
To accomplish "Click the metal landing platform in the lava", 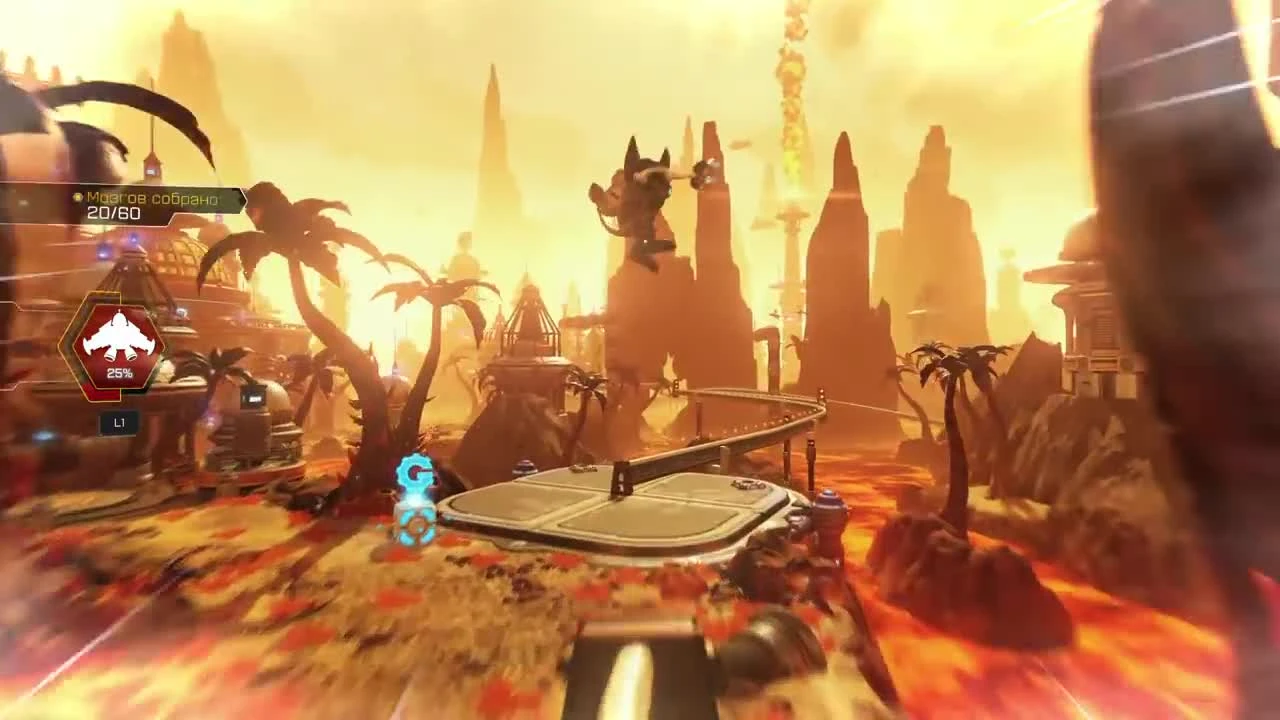I will [620, 510].
